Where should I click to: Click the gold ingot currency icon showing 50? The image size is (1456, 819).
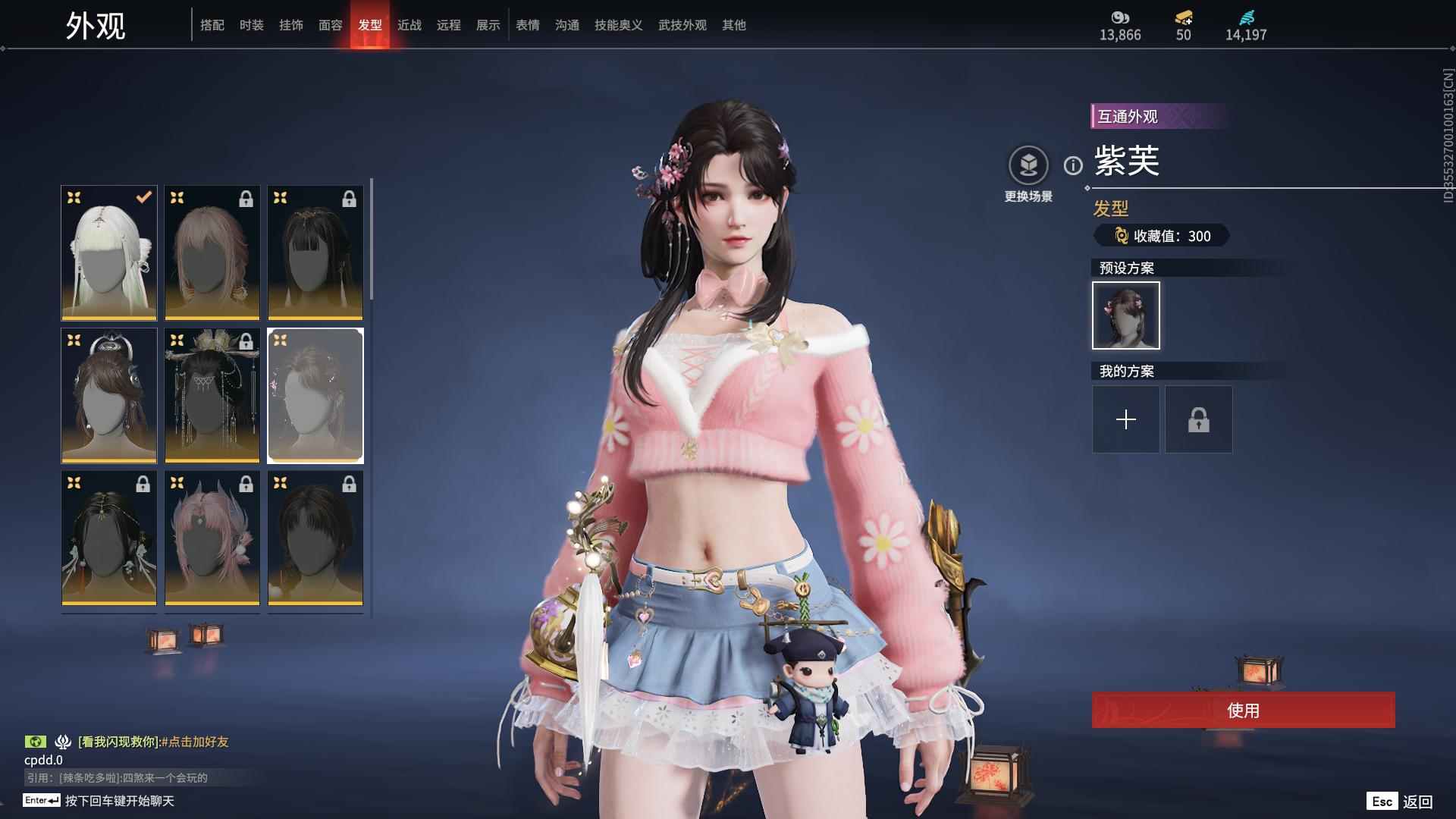[x=1183, y=15]
